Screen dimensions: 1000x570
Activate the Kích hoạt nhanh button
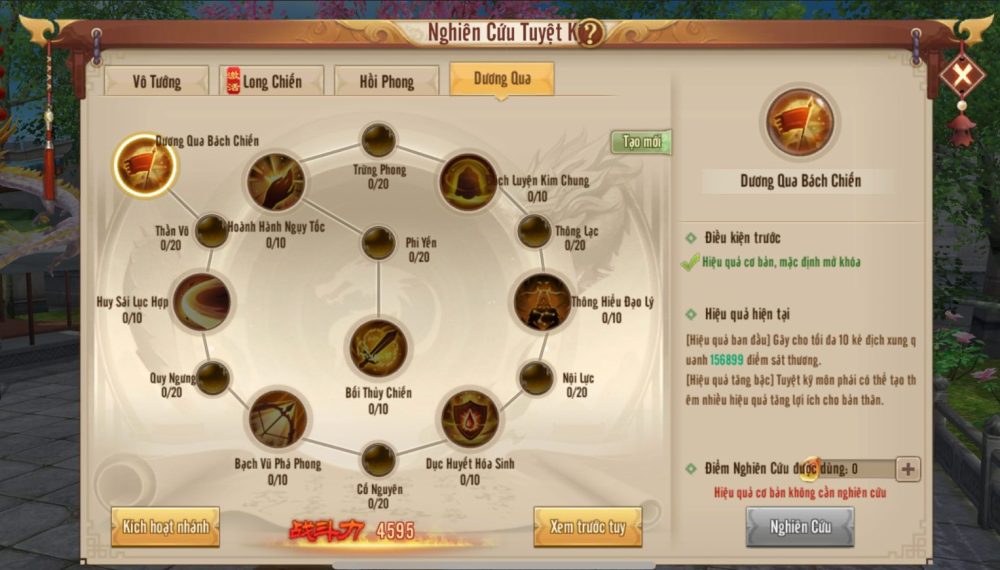click(165, 526)
